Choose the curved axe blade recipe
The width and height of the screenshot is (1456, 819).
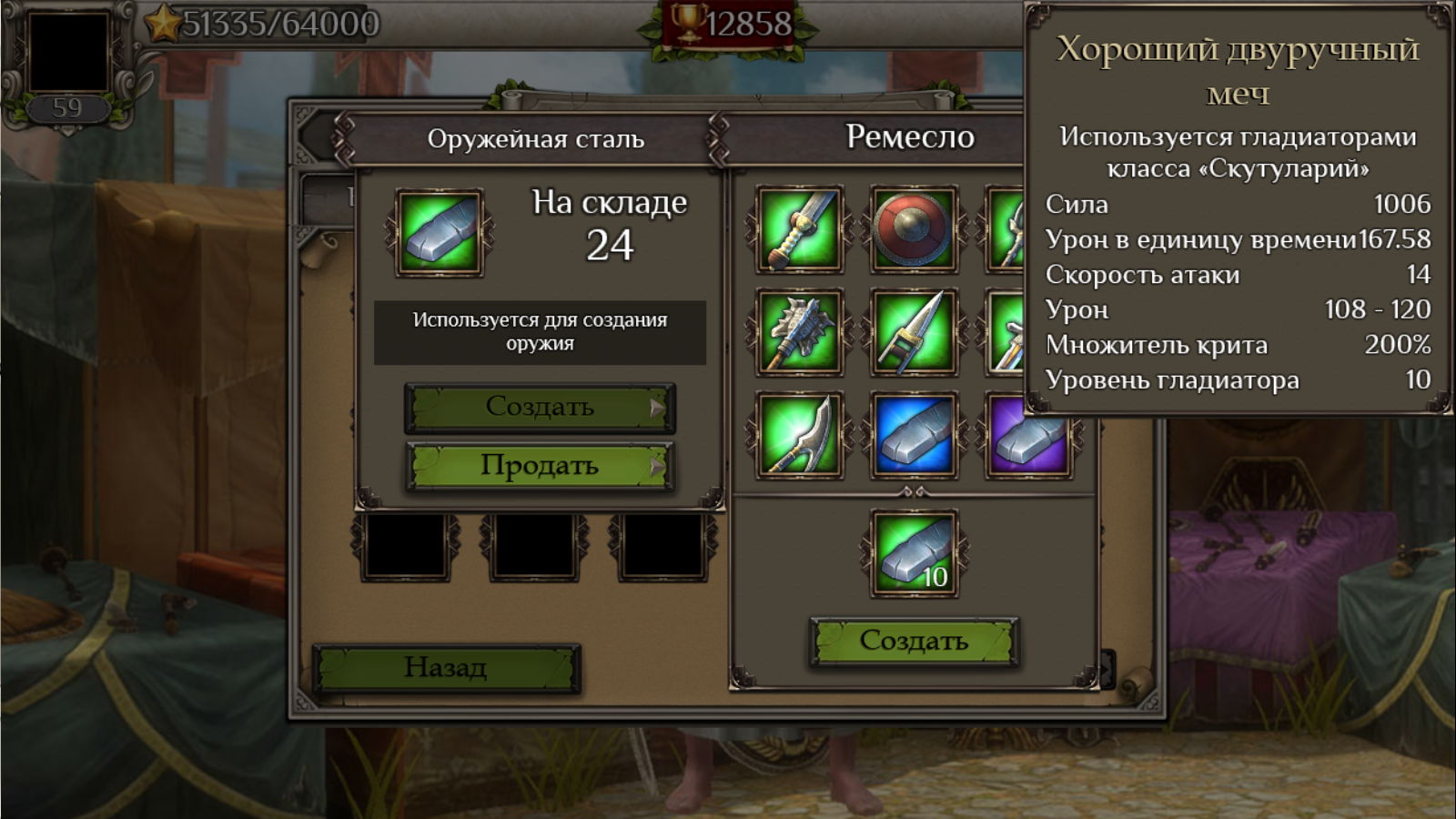[x=799, y=436]
